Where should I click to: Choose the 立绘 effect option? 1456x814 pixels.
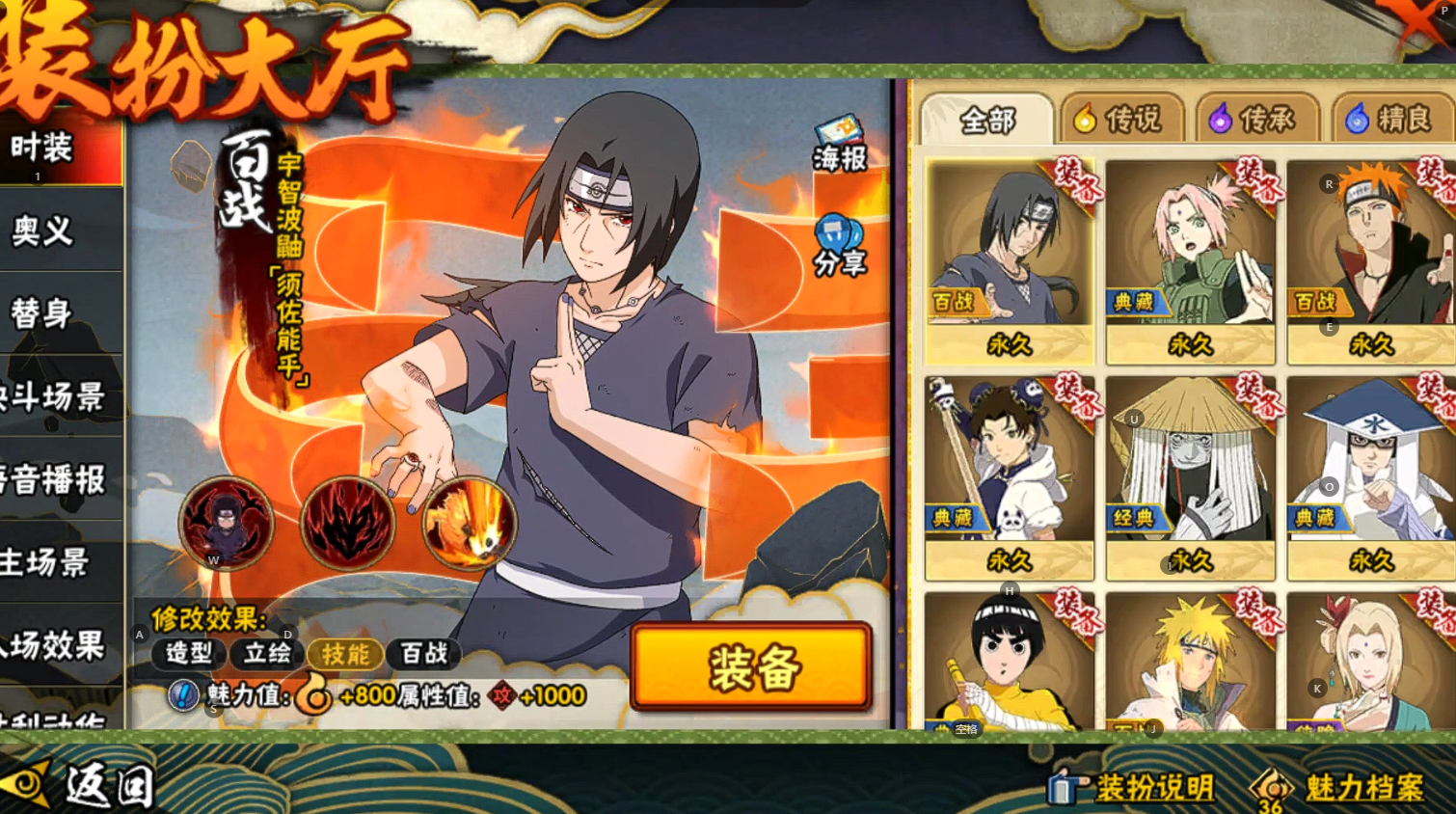[267, 654]
